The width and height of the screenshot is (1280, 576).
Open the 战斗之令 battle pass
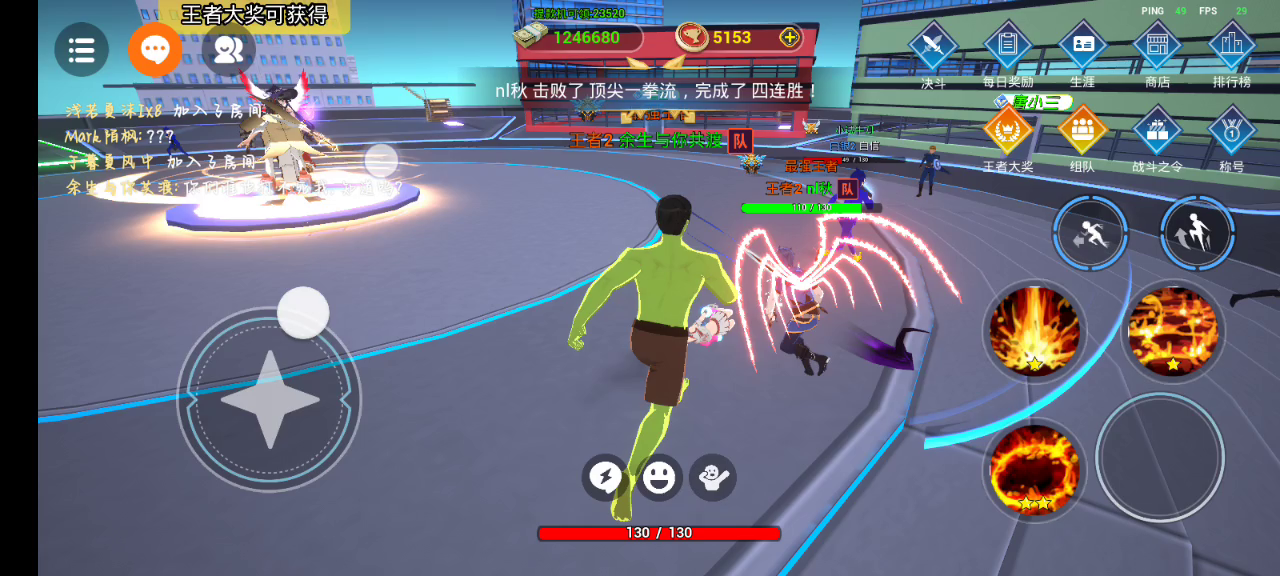(1157, 130)
